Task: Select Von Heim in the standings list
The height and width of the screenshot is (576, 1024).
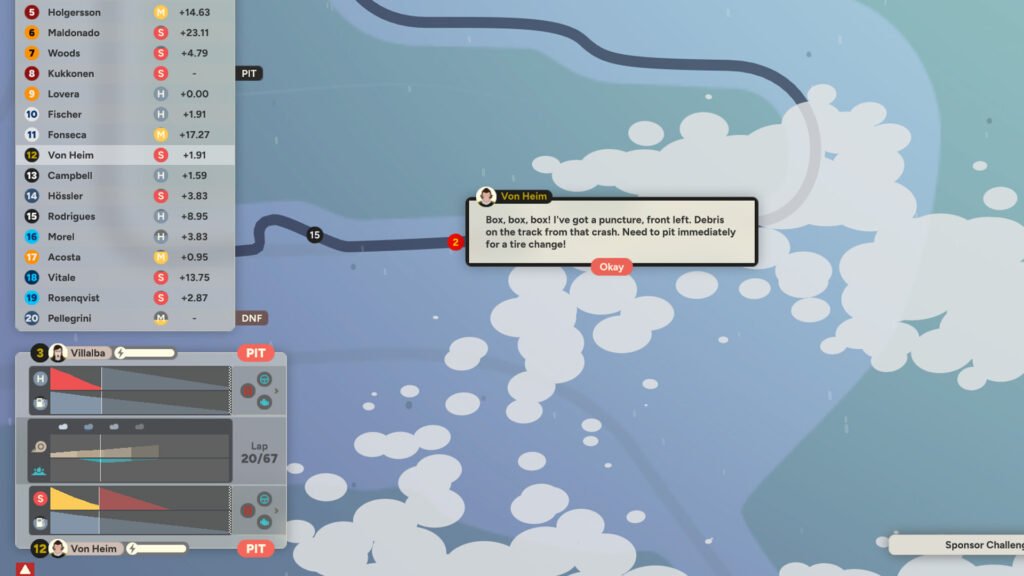Action: point(125,155)
